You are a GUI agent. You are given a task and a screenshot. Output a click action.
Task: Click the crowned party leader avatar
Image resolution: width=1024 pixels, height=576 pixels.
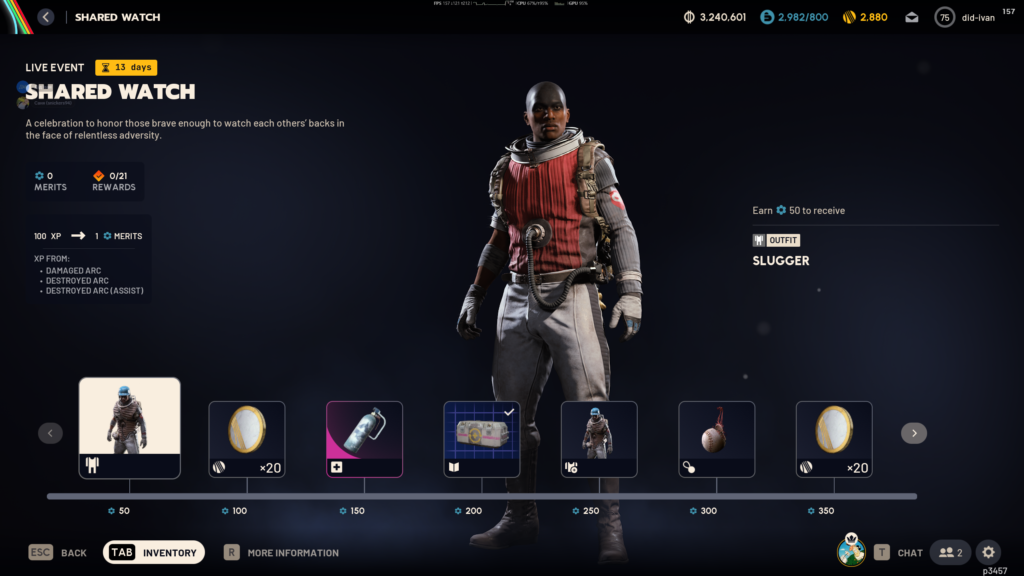point(851,551)
